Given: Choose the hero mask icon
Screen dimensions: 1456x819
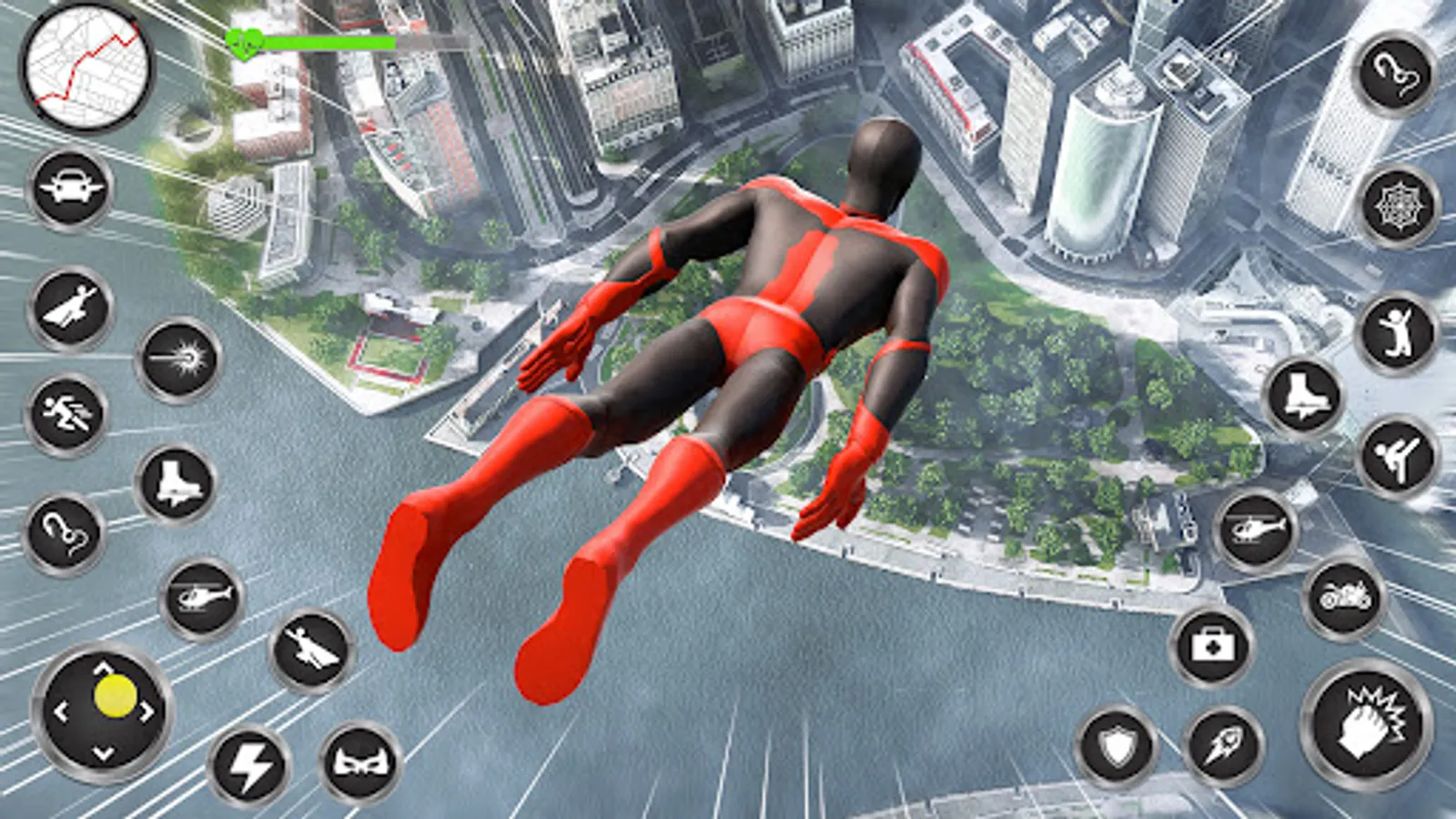Looking at the screenshot, I should (361, 763).
